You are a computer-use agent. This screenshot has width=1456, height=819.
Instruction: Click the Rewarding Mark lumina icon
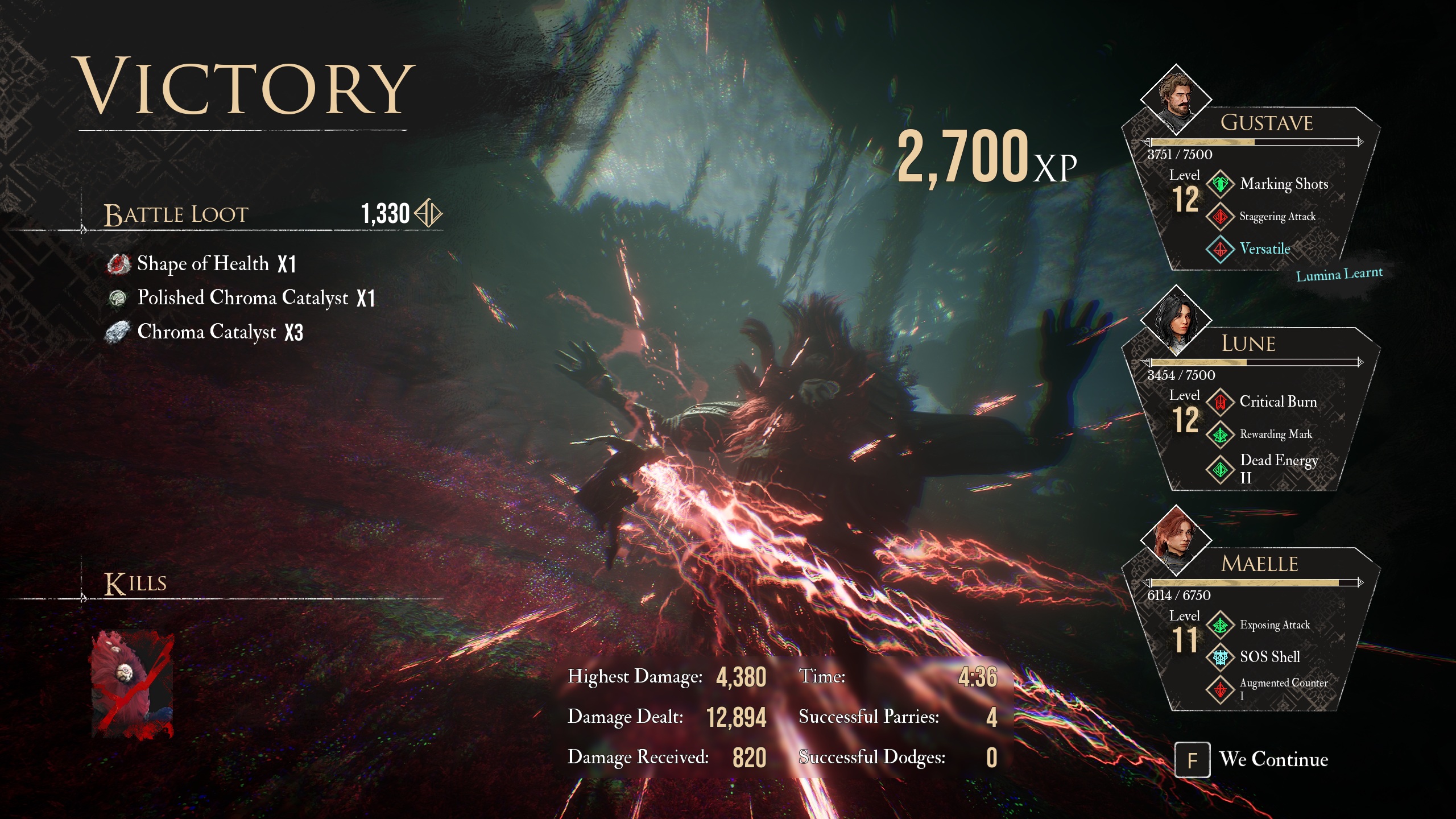click(x=1220, y=435)
